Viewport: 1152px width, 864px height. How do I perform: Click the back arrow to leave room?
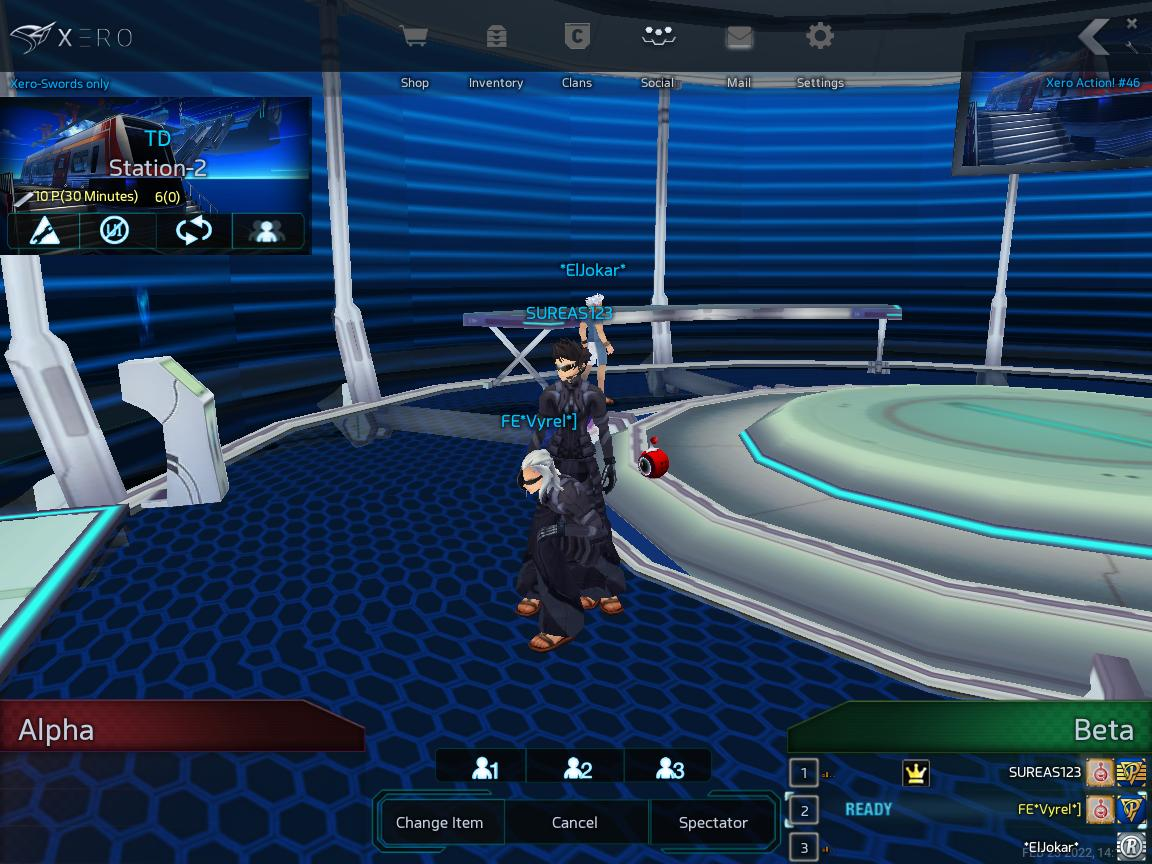[1094, 37]
